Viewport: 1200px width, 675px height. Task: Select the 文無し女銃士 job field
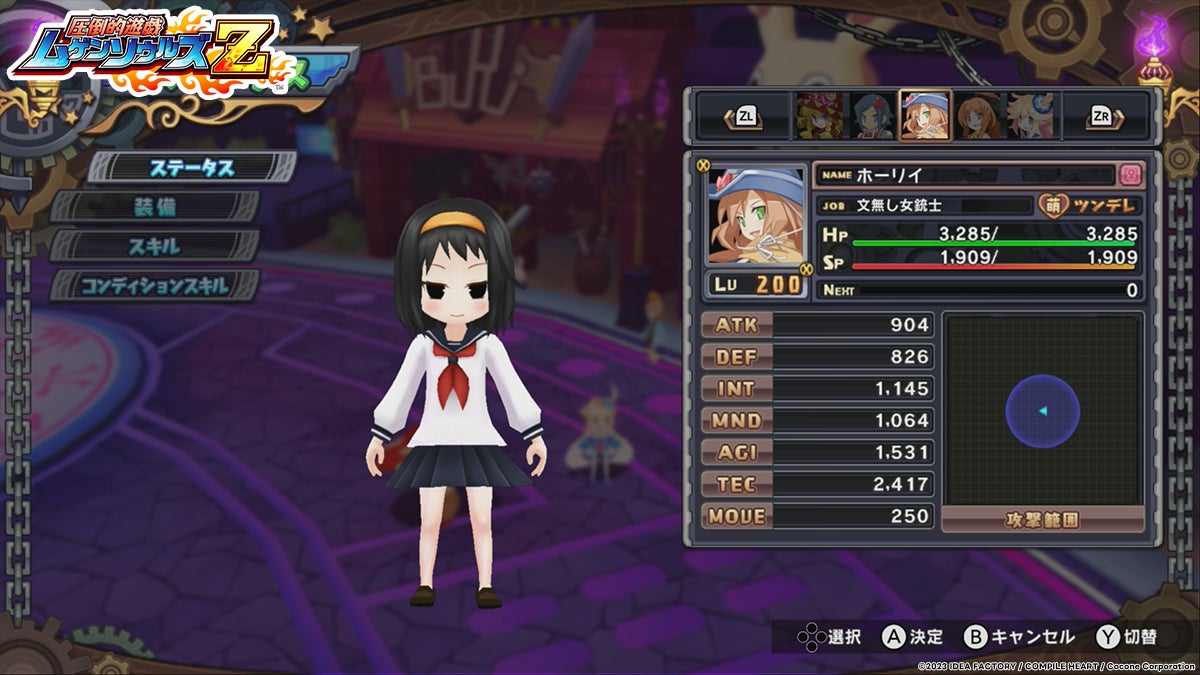click(922, 205)
